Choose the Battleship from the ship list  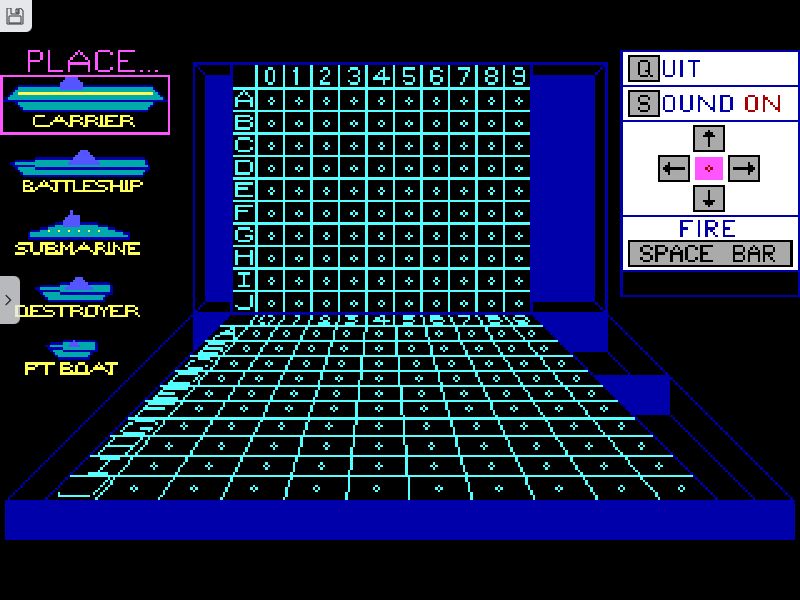pos(82,172)
